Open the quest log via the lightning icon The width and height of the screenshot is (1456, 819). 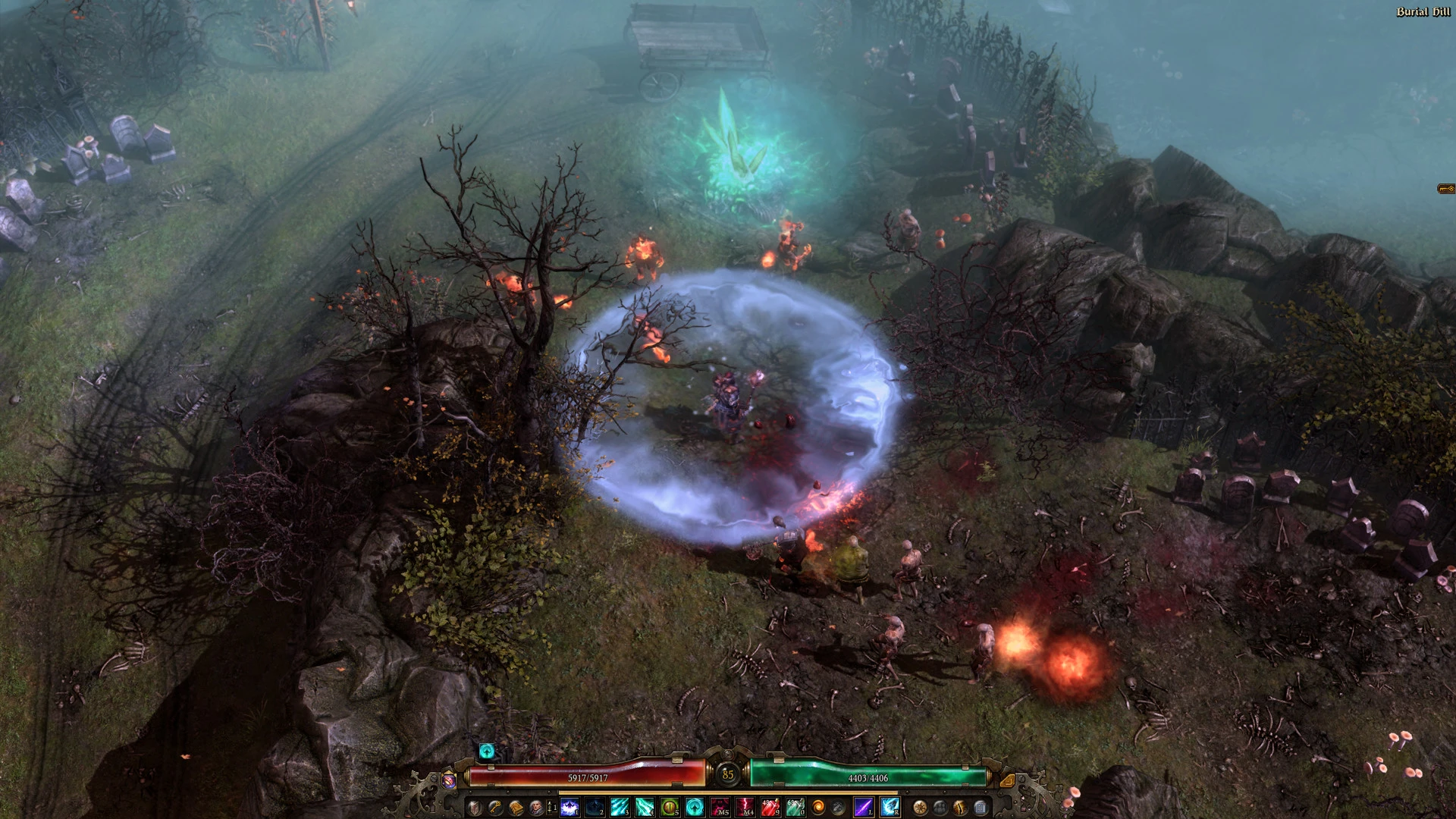959,807
